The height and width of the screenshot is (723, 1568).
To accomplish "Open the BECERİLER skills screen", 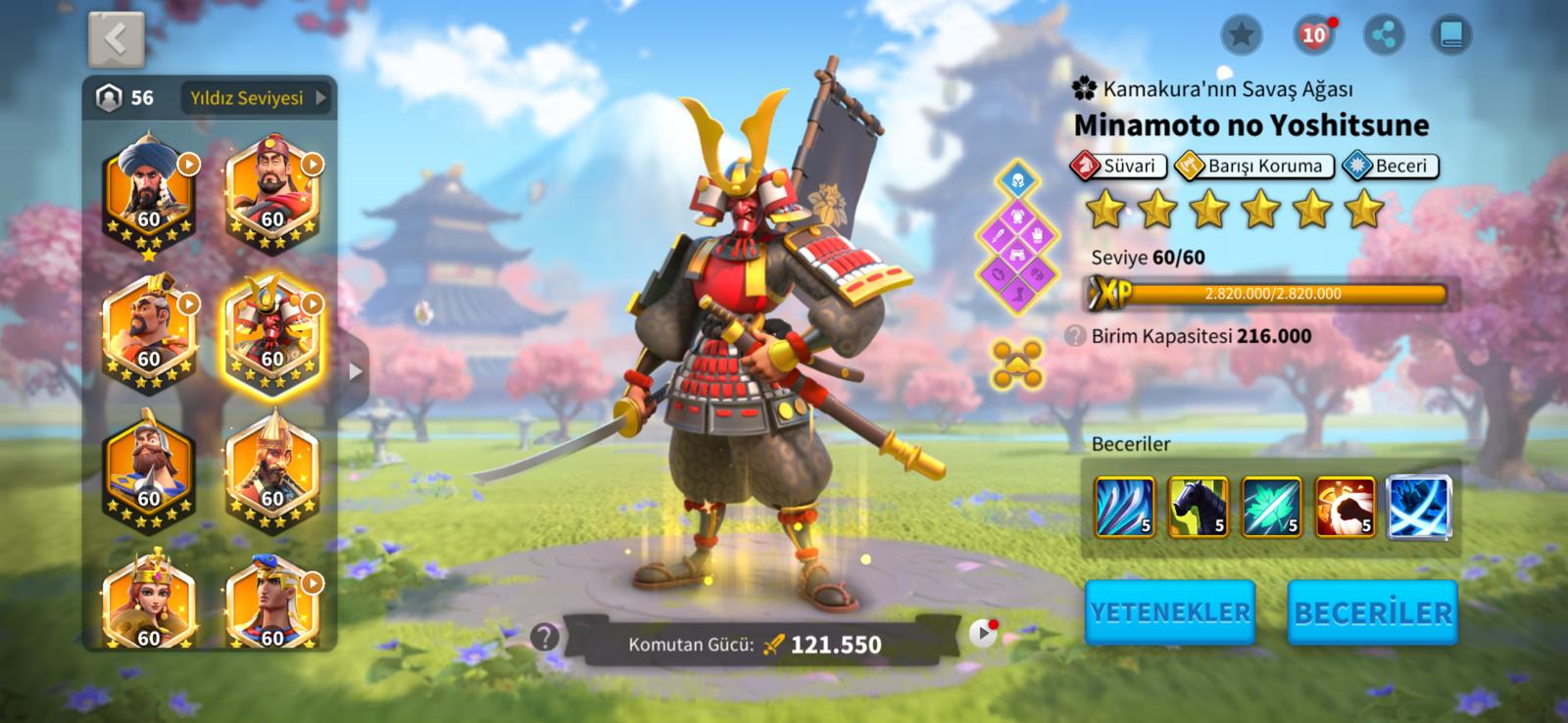I will point(1372,612).
